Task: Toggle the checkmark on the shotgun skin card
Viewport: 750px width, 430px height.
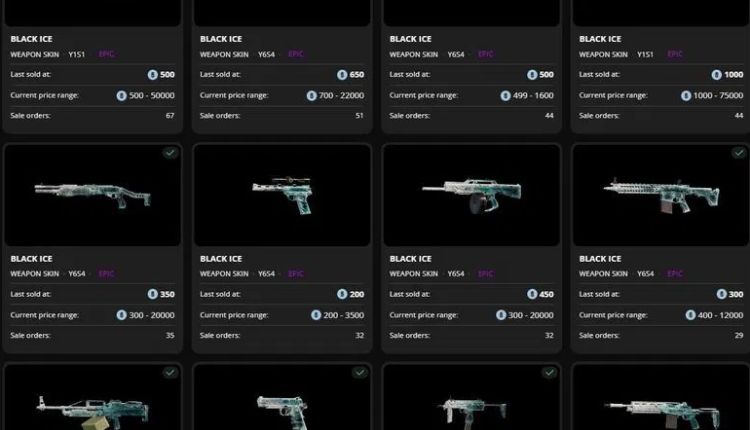Action: point(170,153)
